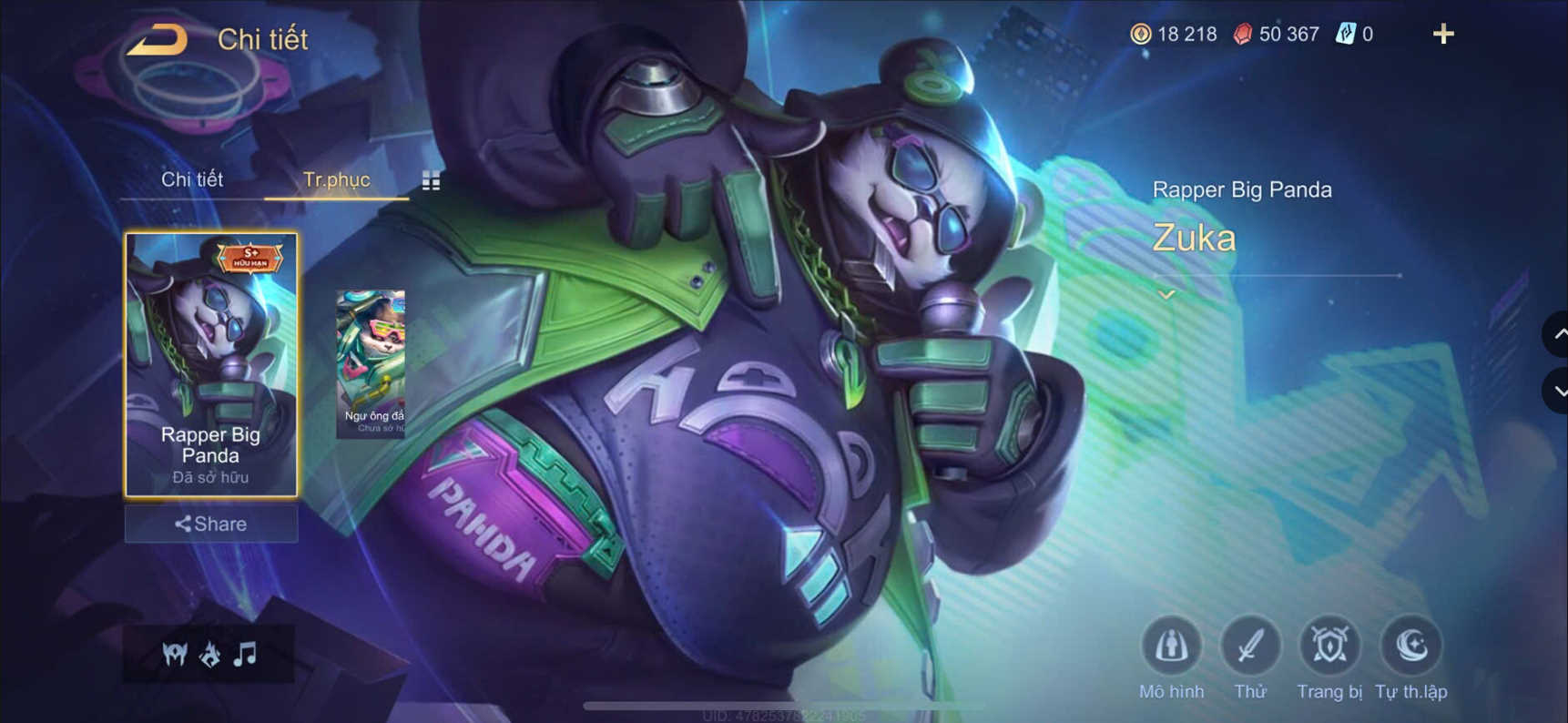Tap the plus button to buy currency
The width and height of the screenshot is (1568, 723).
pos(1443,34)
